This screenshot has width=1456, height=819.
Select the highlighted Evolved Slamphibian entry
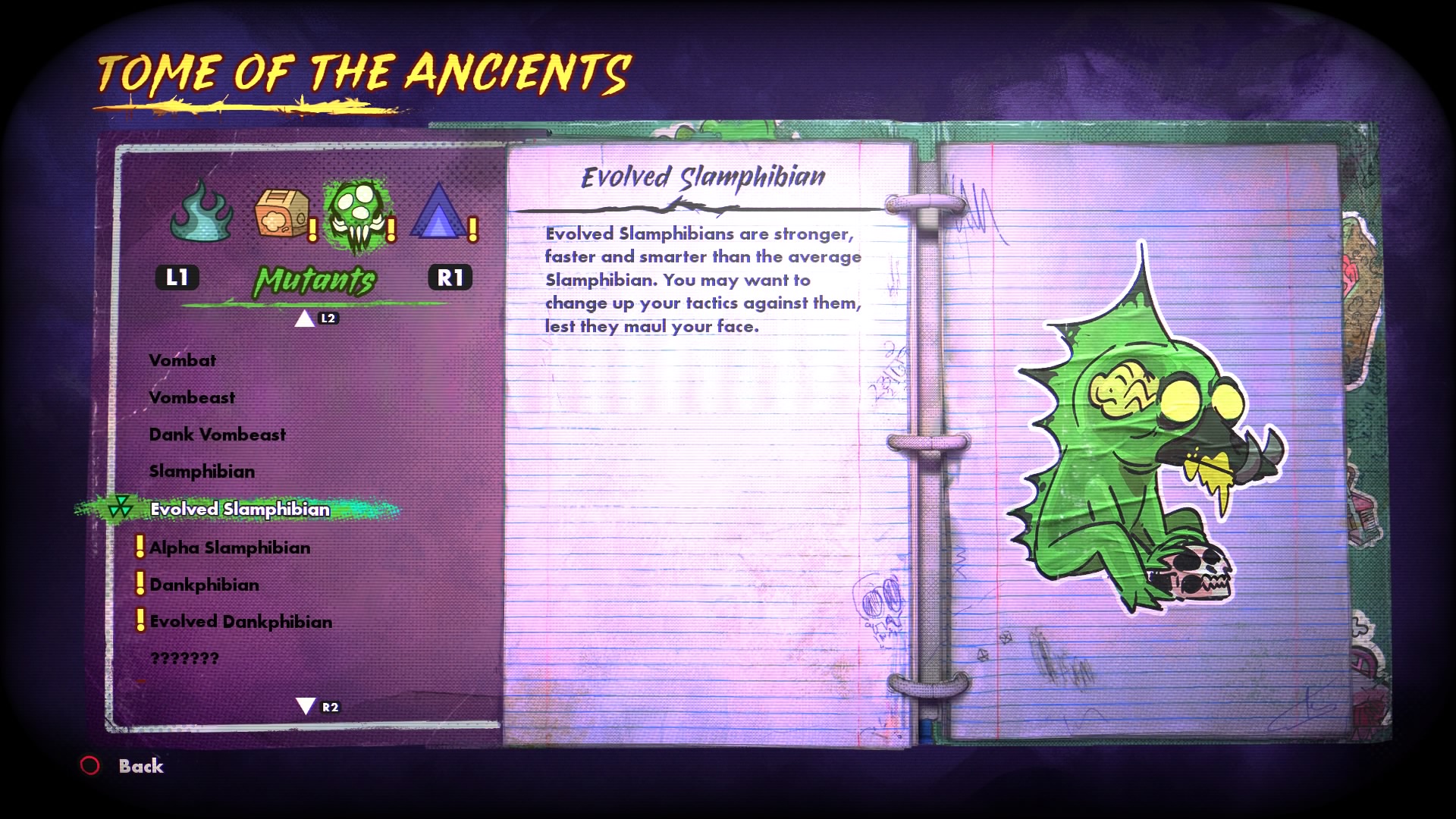pyautogui.click(x=240, y=509)
